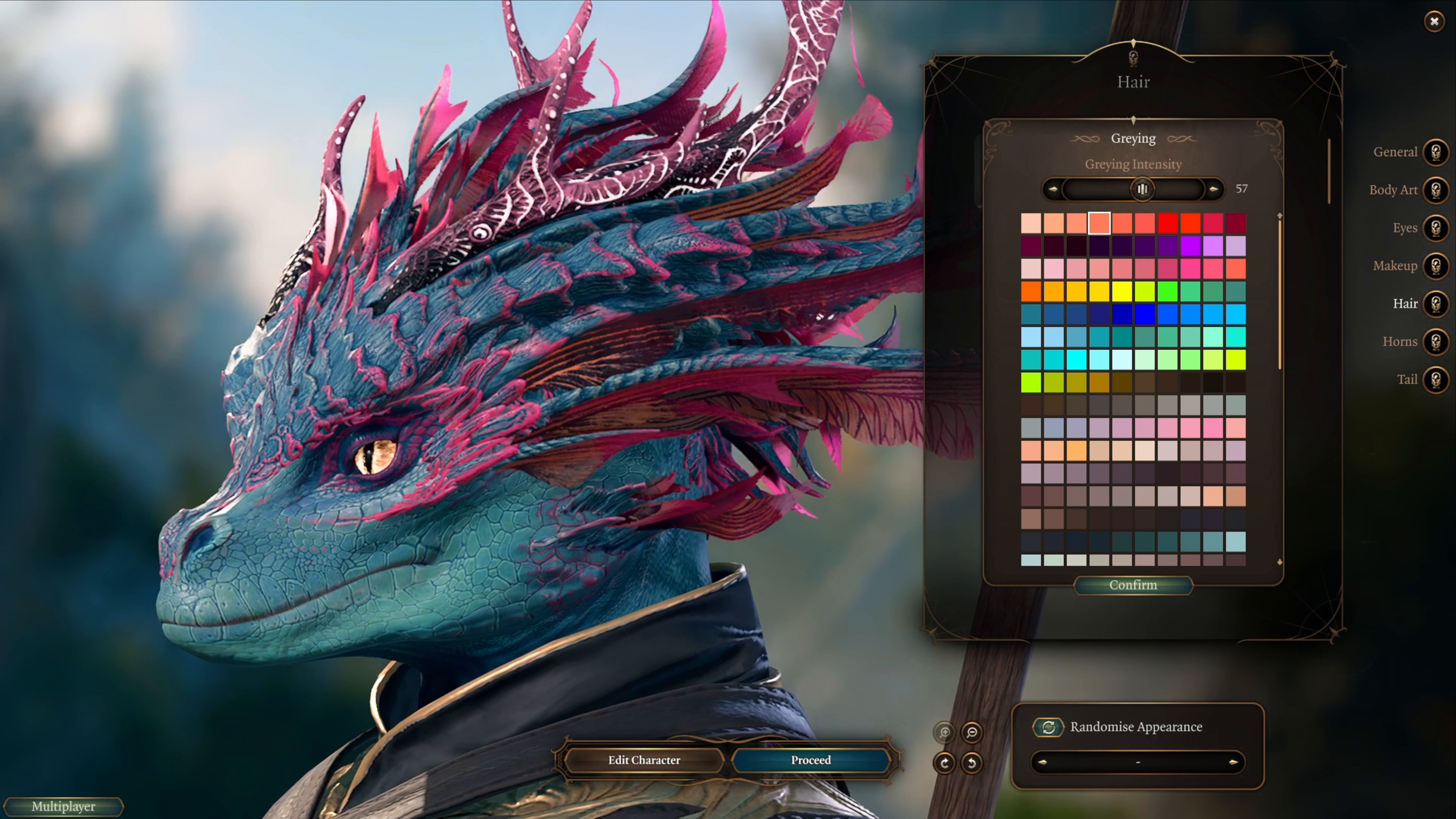This screenshot has width=1456, height=819.
Task: Switch to Makeup customisation
Action: pyautogui.click(x=1437, y=266)
